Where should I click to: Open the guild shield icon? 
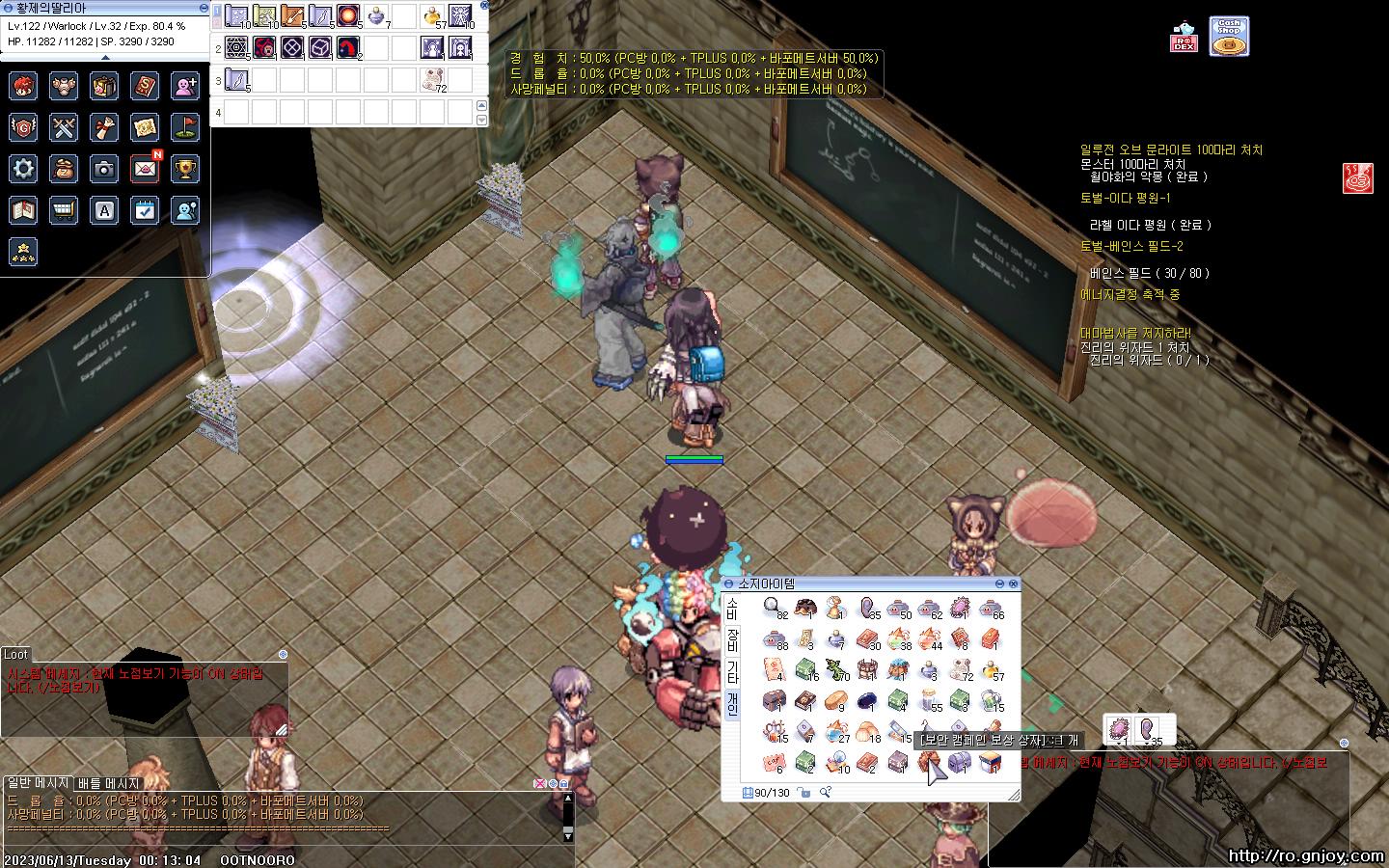[x=23, y=127]
